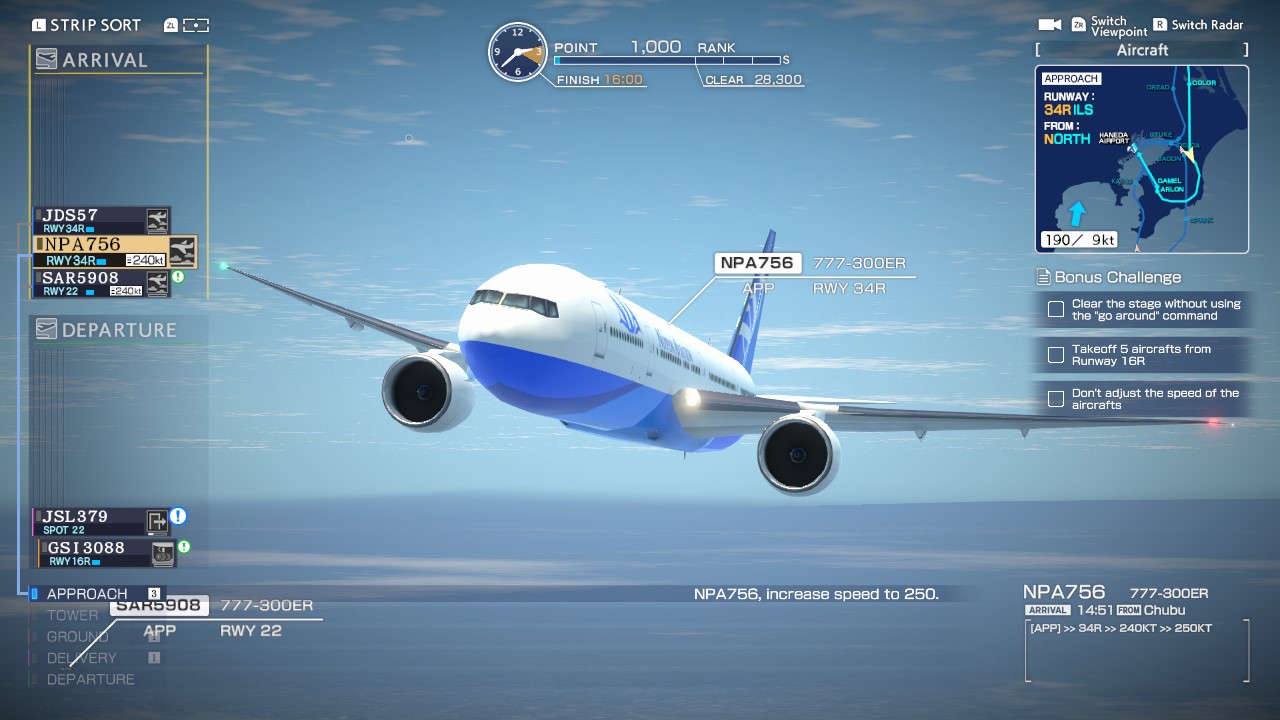Select the aircraft icon on SAR5908 strip
1280x720 pixels.
[x=158, y=281]
